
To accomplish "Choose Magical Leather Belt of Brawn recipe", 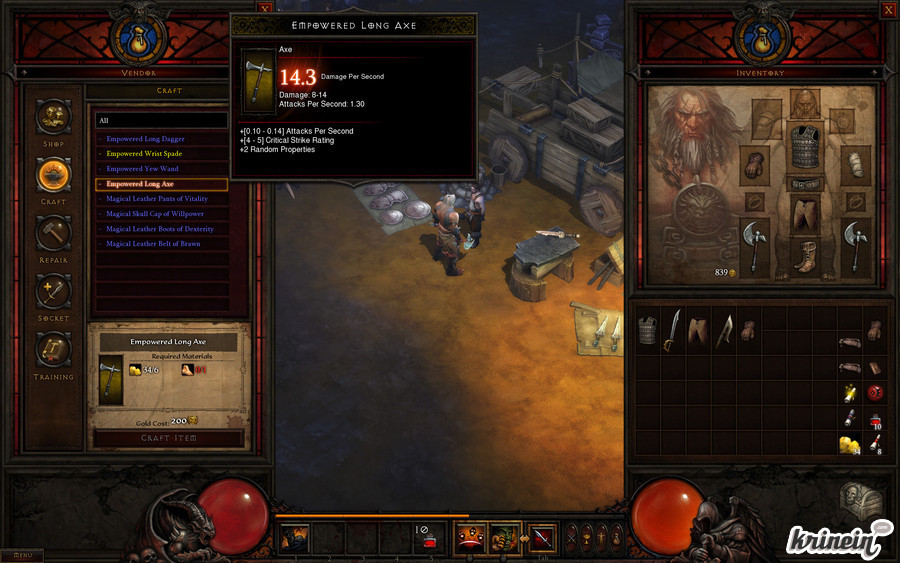I will tap(153, 244).
